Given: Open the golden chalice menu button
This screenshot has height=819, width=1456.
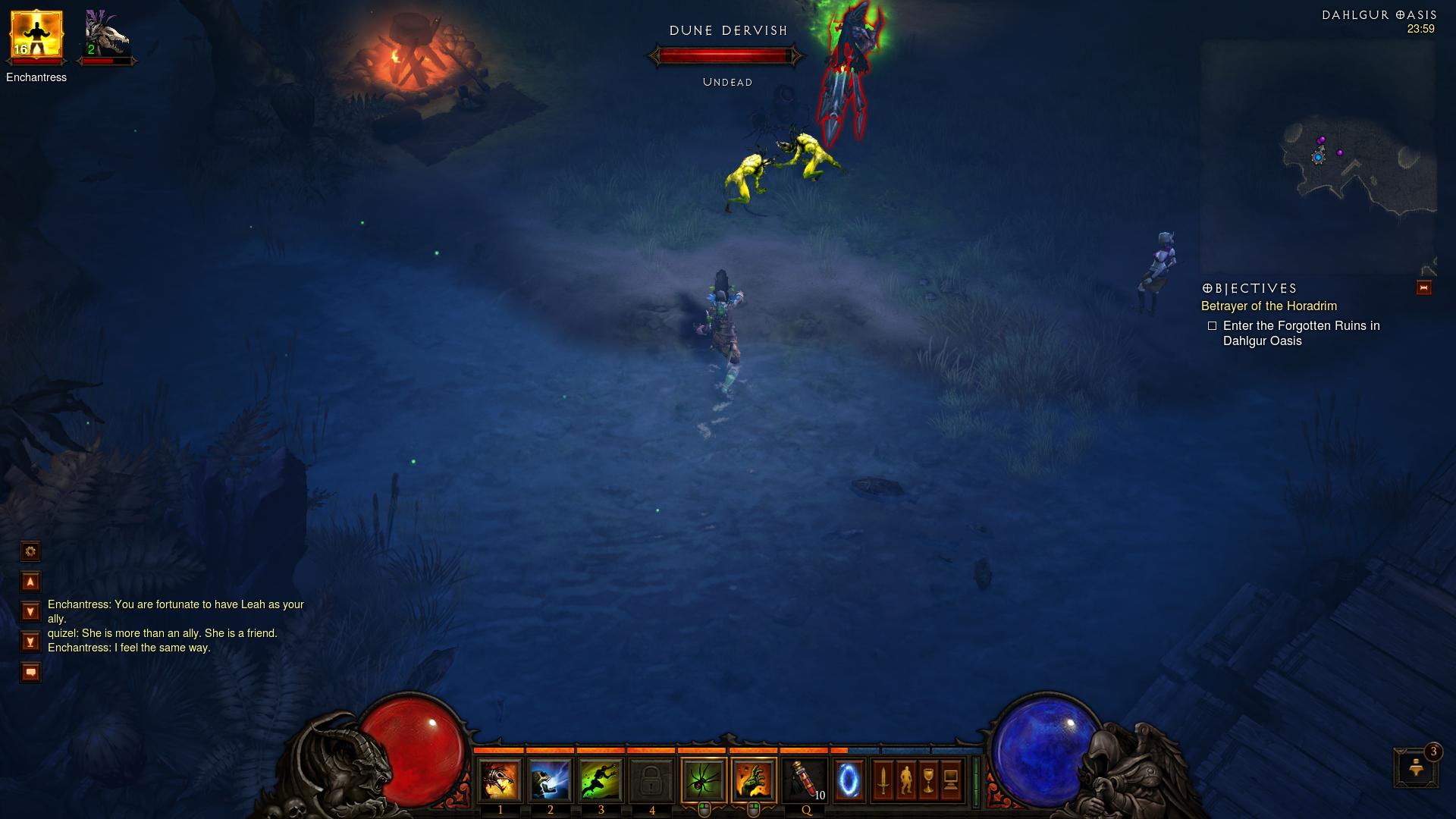Looking at the screenshot, I should pyautogui.click(x=928, y=780).
